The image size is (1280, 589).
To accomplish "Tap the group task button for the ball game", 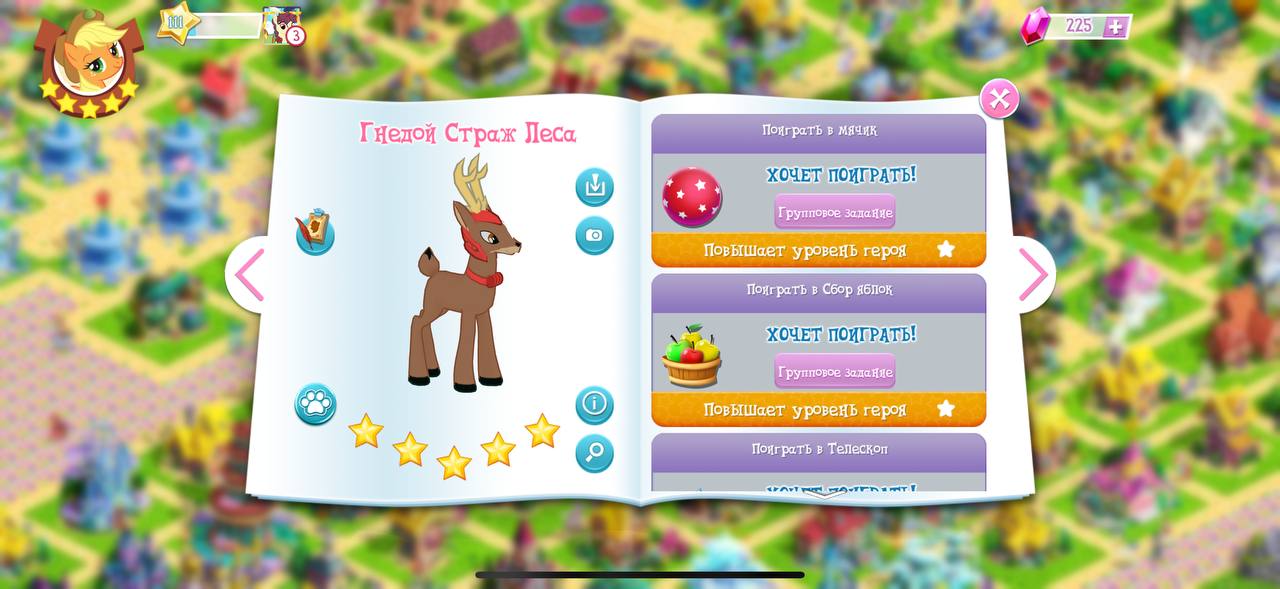I will [834, 212].
